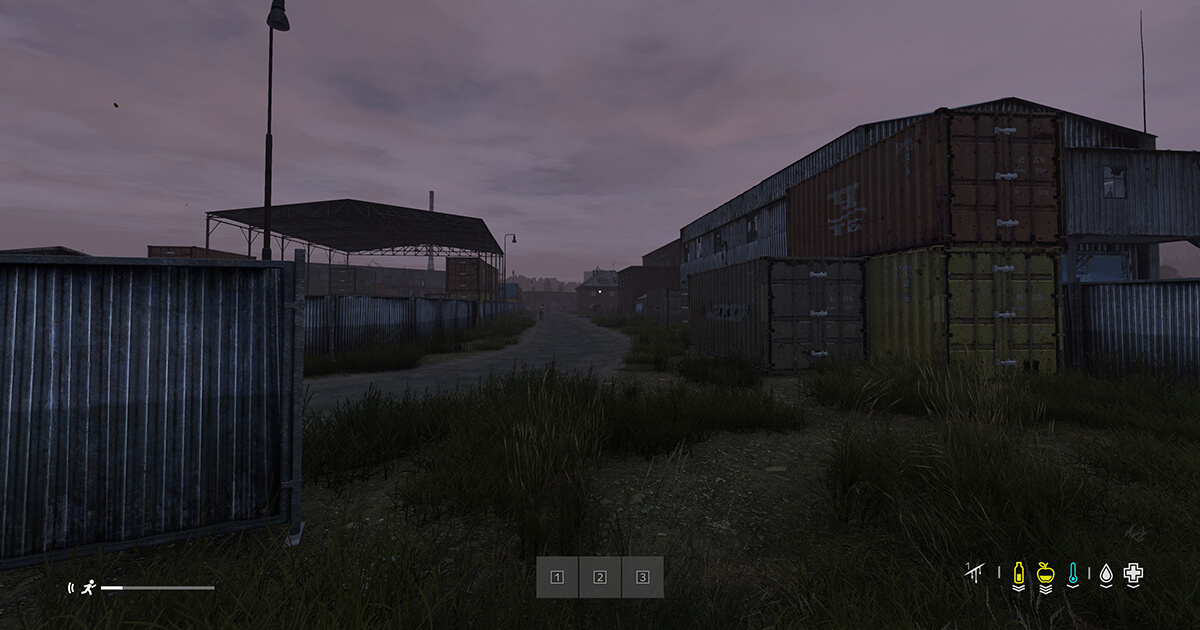
Task: Click the sound wave noise indicator
Action: 70,588
